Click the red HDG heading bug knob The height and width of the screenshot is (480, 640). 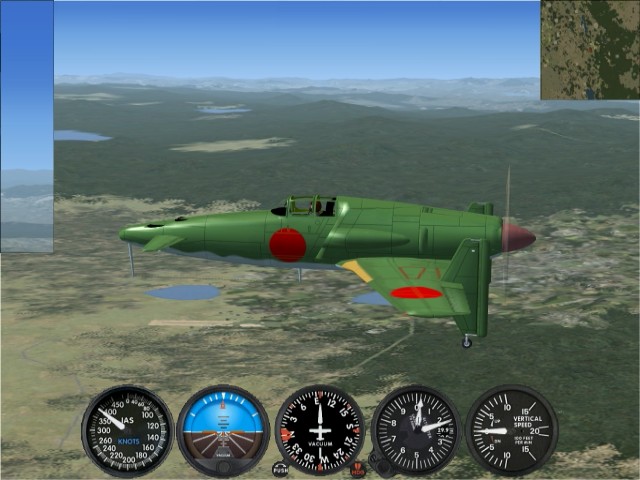(358, 468)
